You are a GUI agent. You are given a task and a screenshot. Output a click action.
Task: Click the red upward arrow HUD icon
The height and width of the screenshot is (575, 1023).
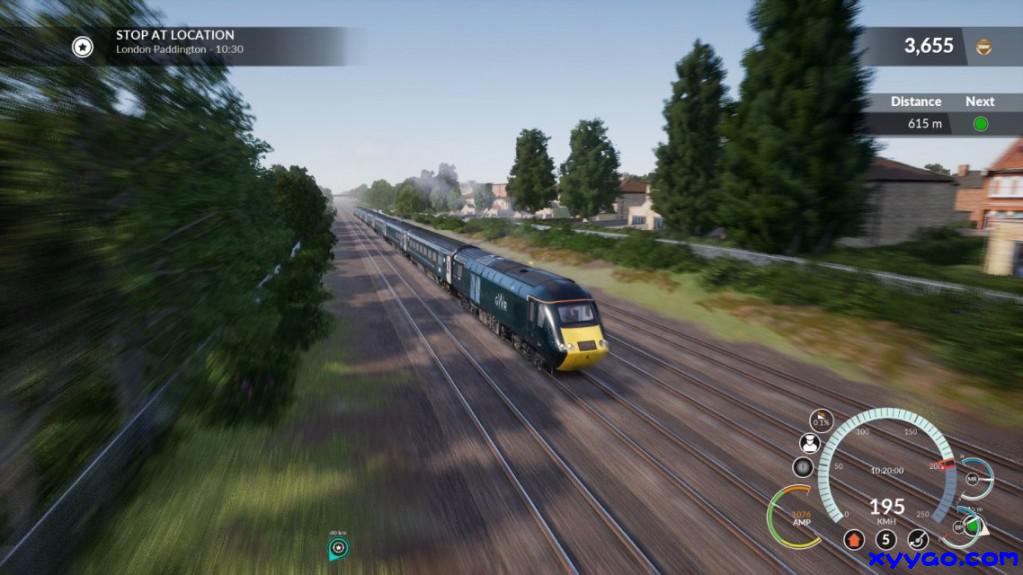(853, 539)
